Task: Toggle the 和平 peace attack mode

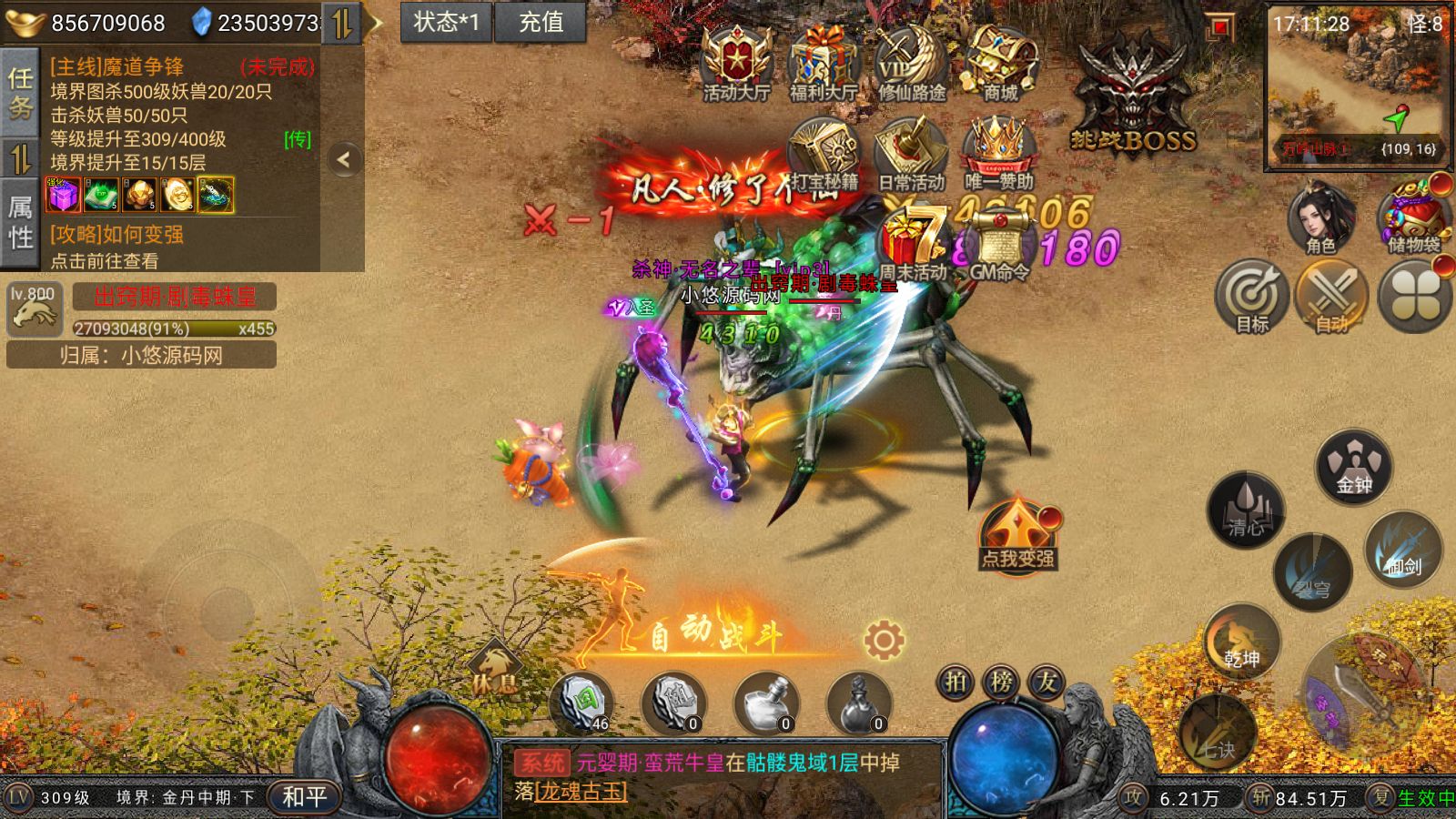Action: click(304, 797)
